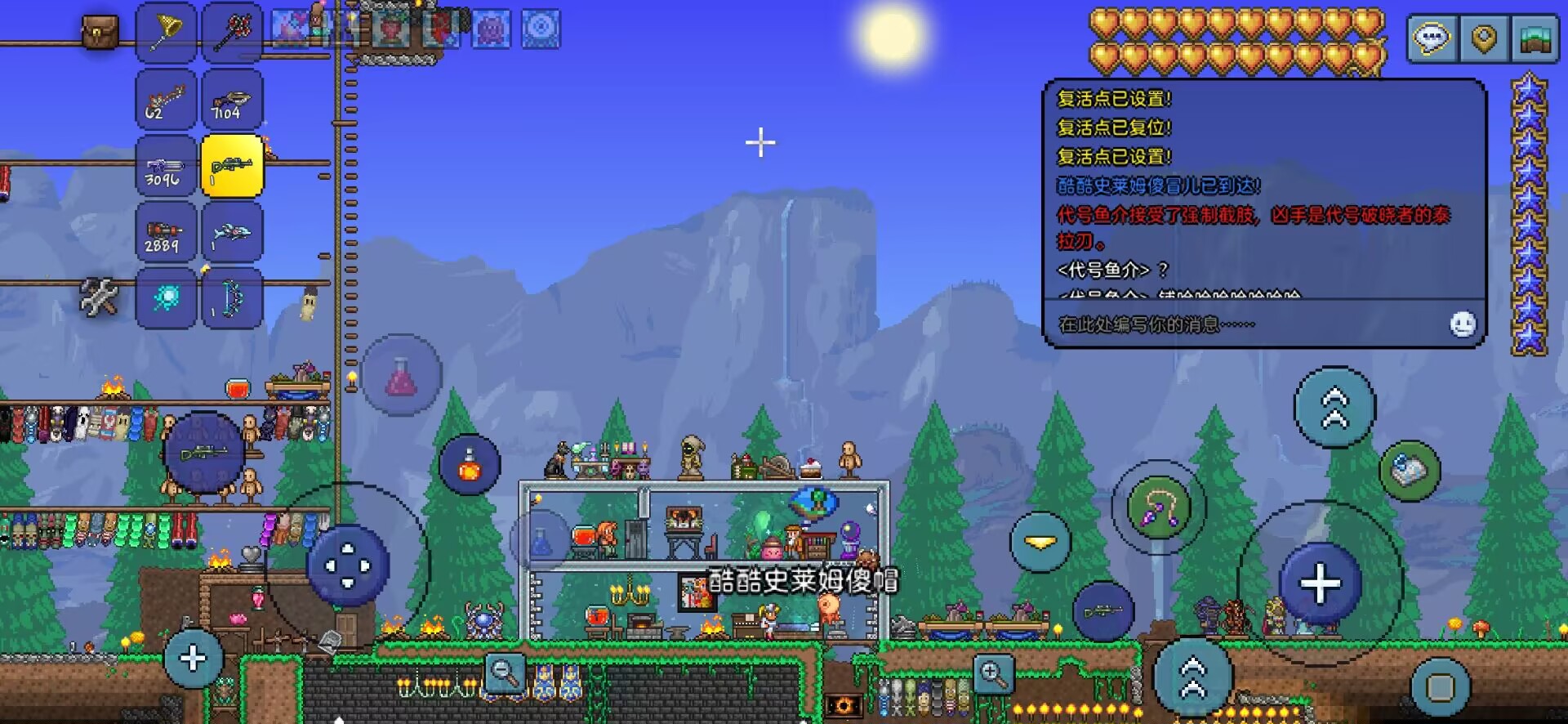Use the red healing potion quick button

[x=401, y=376]
